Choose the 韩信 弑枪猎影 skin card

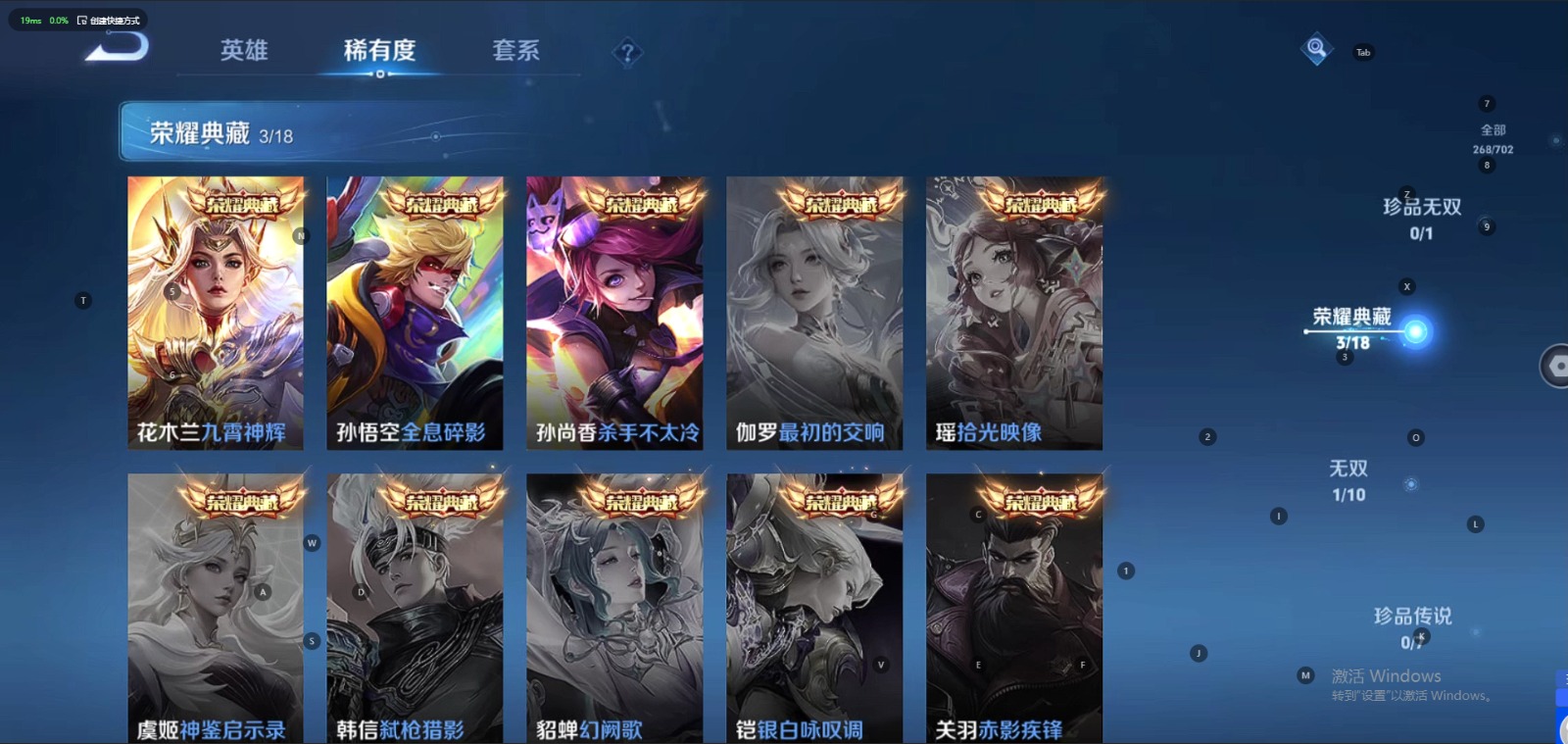[x=415, y=608]
